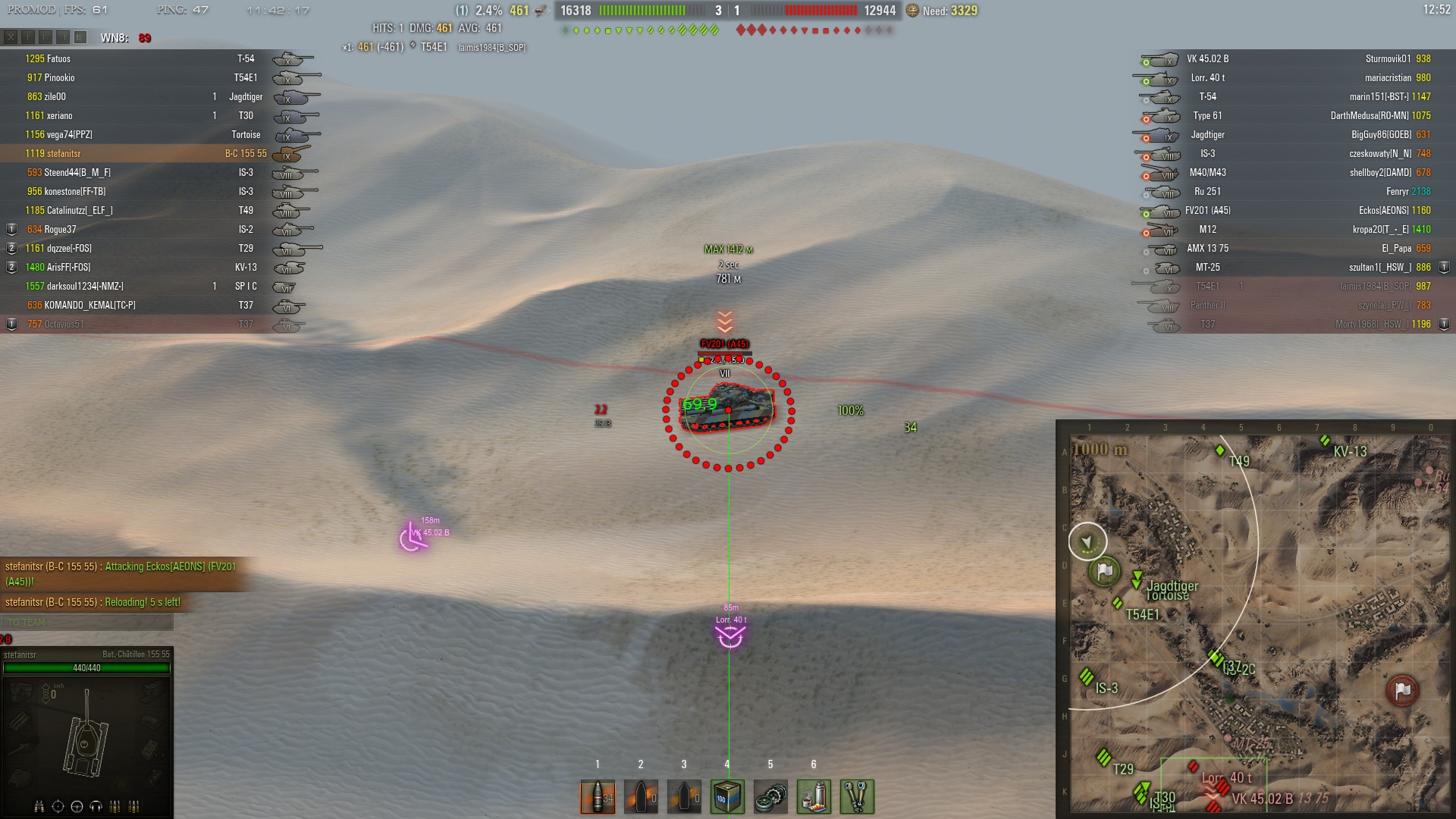Click Sturmovik01 VK 45.02 B enemy row

click(x=1289, y=58)
